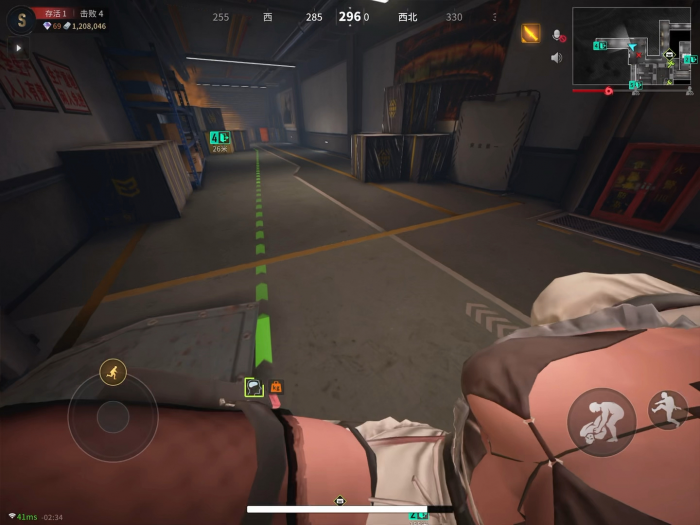700x525 pixels.
Task: Activate the large crouching action button
Action: pyautogui.click(x=601, y=422)
